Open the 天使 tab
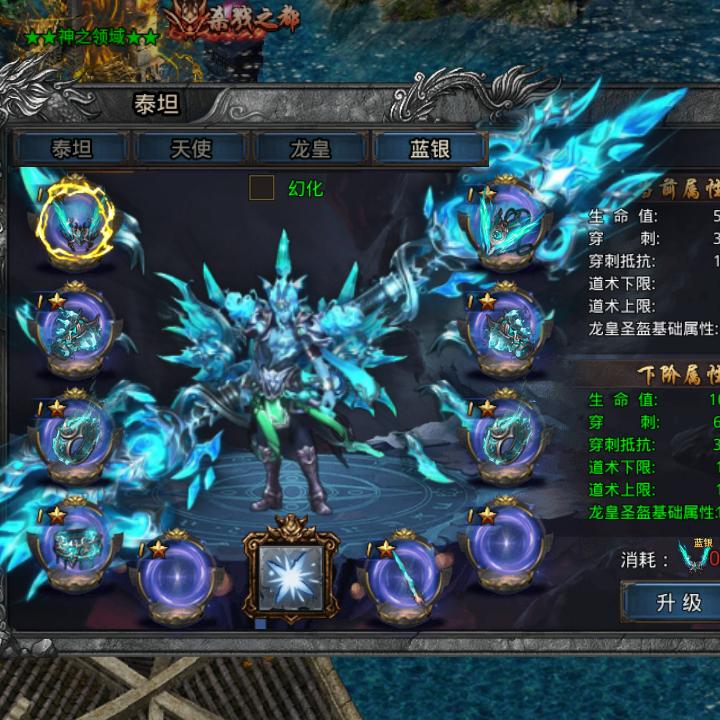The image size is (720, 720). [x=191, y=149]
